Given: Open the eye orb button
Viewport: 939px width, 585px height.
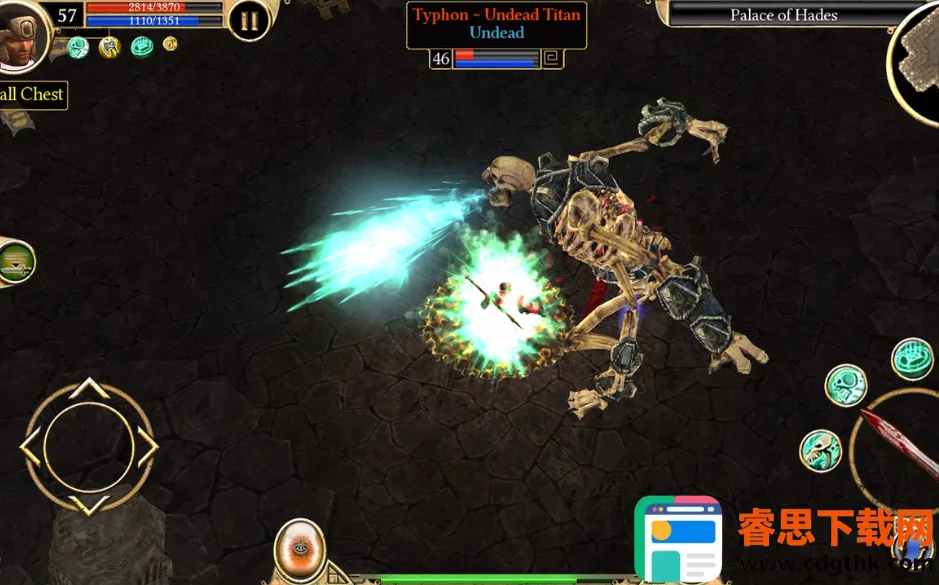Looking at the screenshot, I should click(x=299, y=549).
